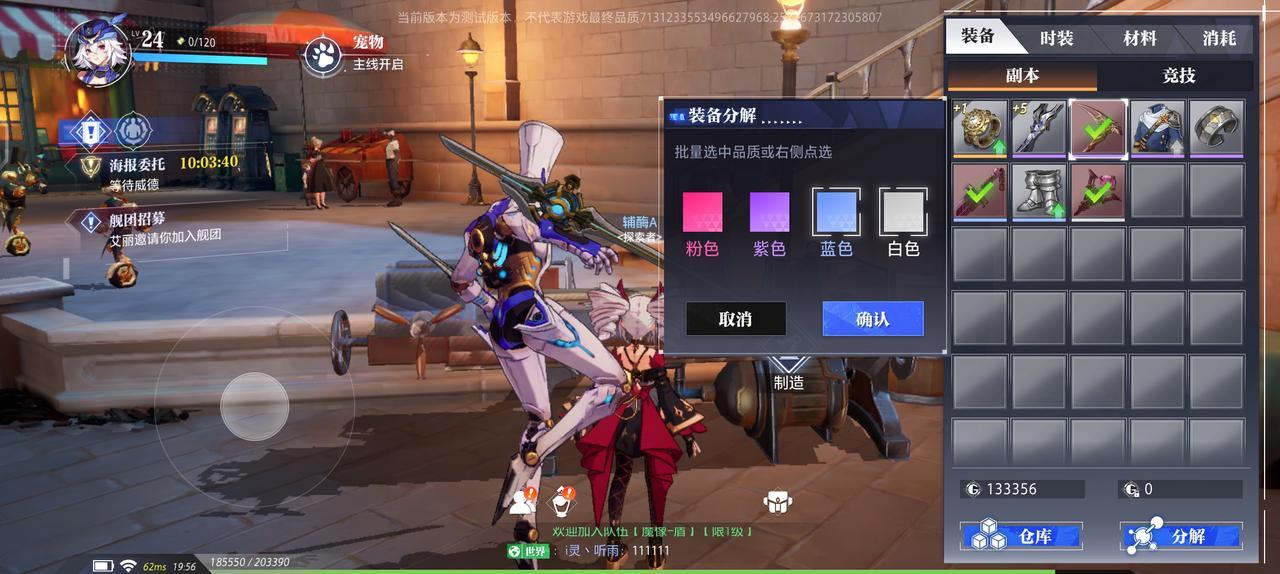Choose the silver bracelet with gold star
This screenshot has height=574, width=1280.
pyautogui.click(x=1217, y=128)
